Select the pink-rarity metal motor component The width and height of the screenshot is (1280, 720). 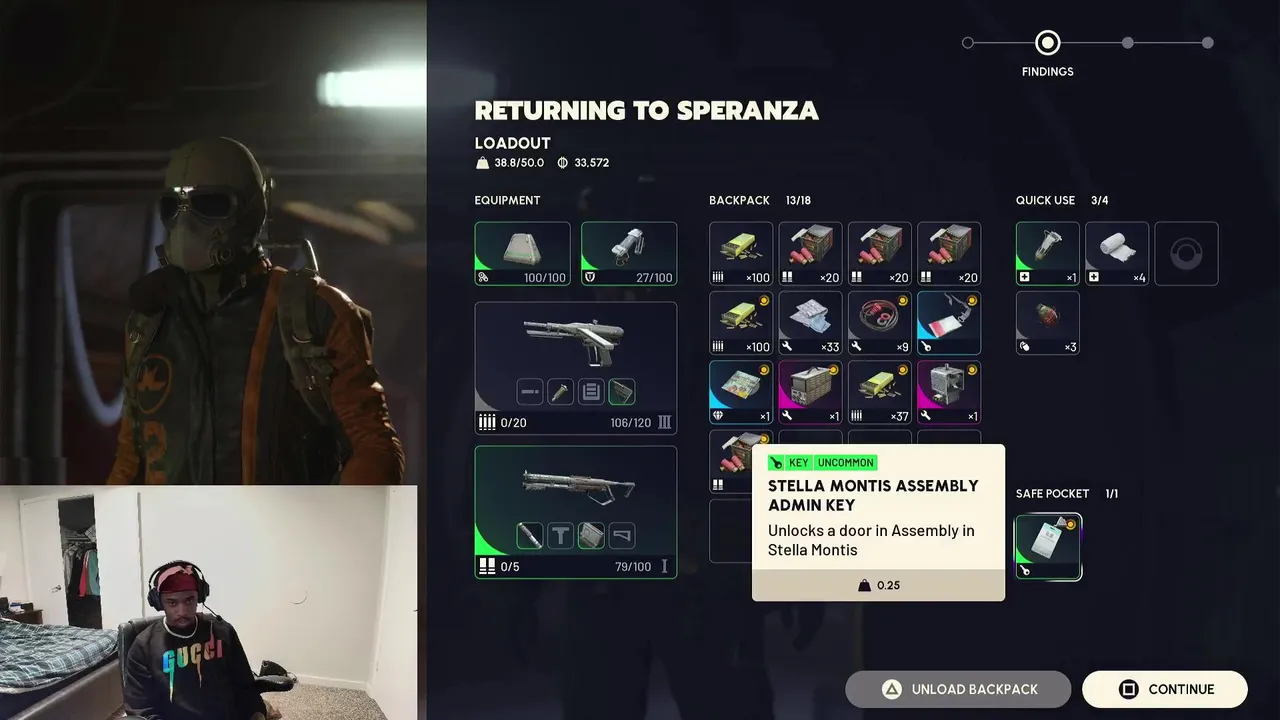[x=949, y=393]
